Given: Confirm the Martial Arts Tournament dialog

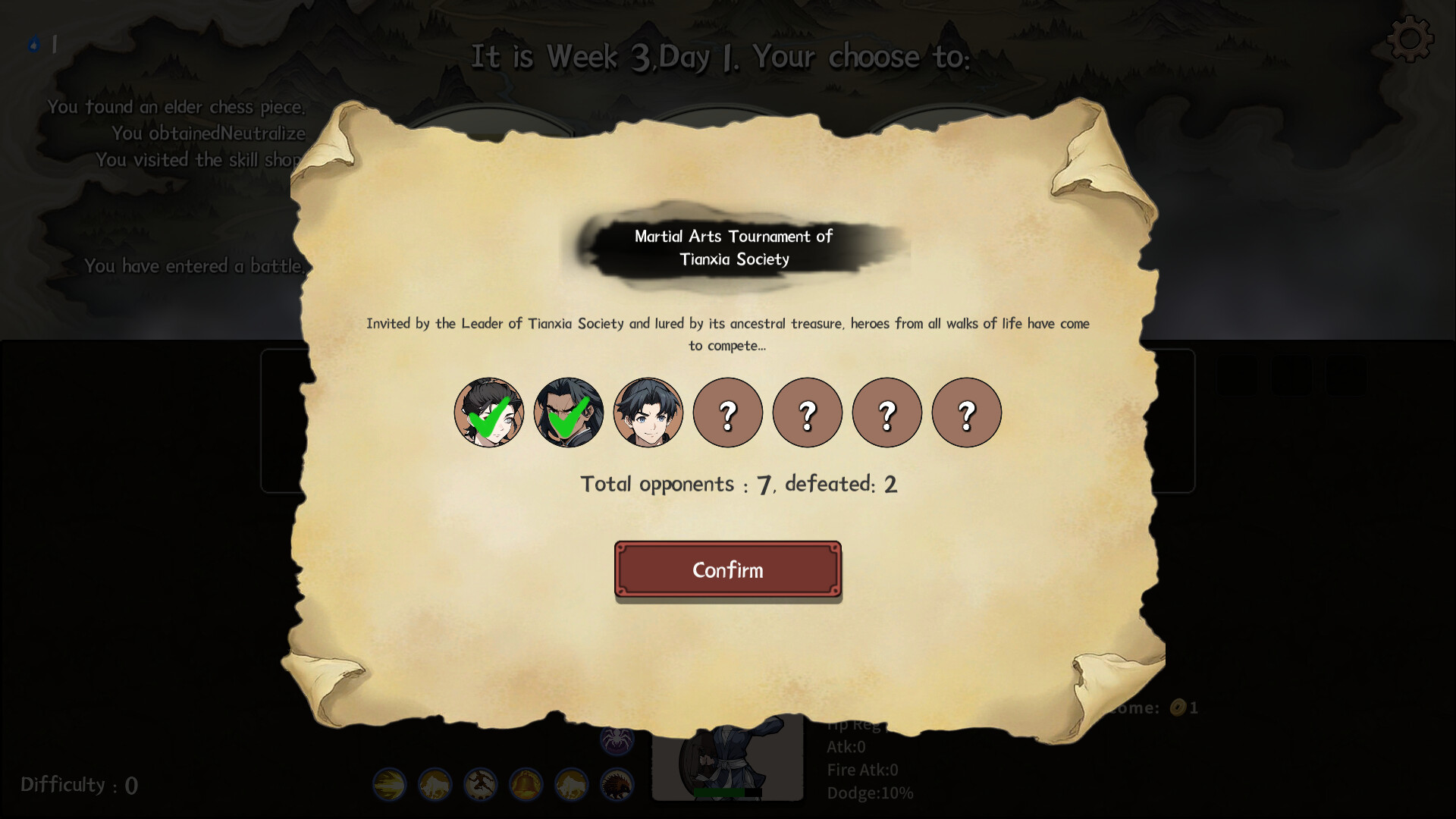Looking at the screenshot, I should coord(727,570).
